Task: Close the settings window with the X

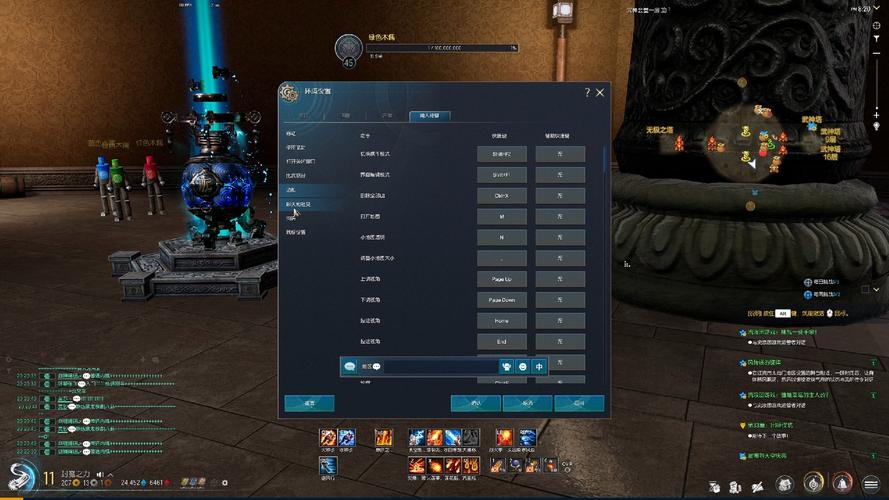Action: (600, 92)
